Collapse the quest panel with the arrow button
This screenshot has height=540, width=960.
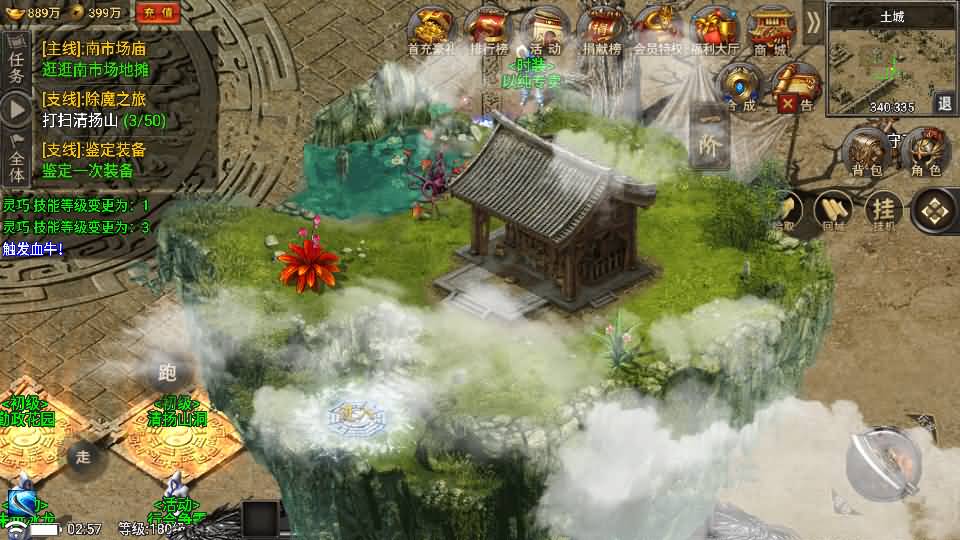(15, 108)
